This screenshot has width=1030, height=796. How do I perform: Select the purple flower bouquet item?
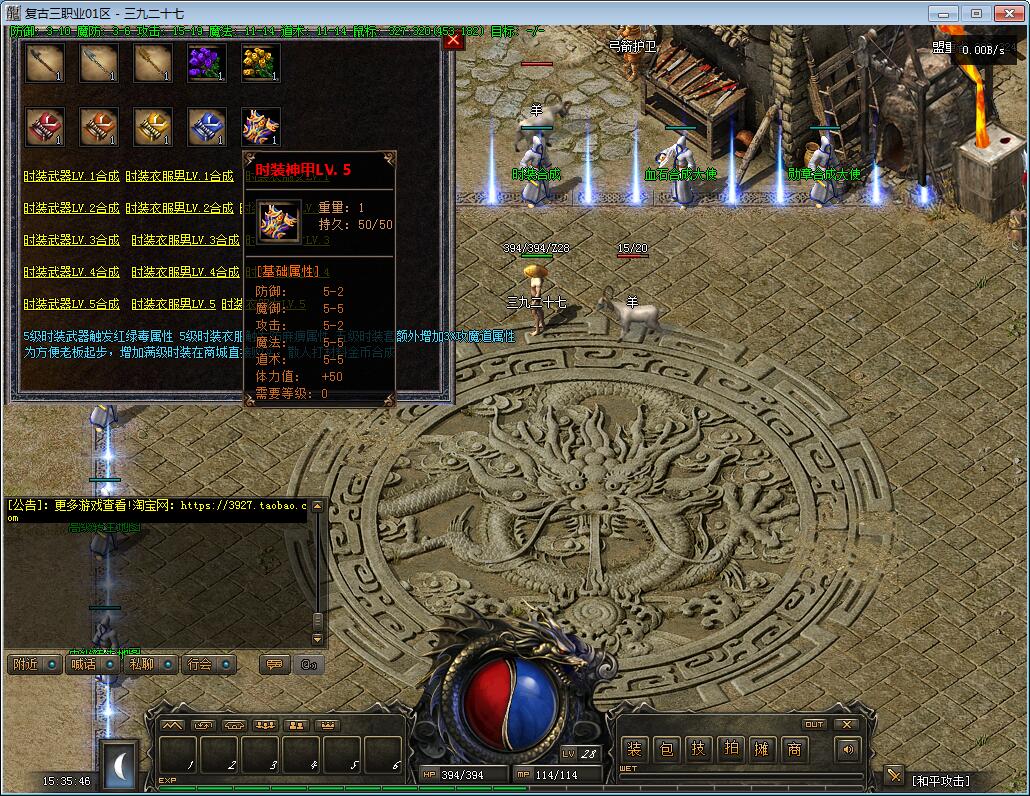coord(207,63)
